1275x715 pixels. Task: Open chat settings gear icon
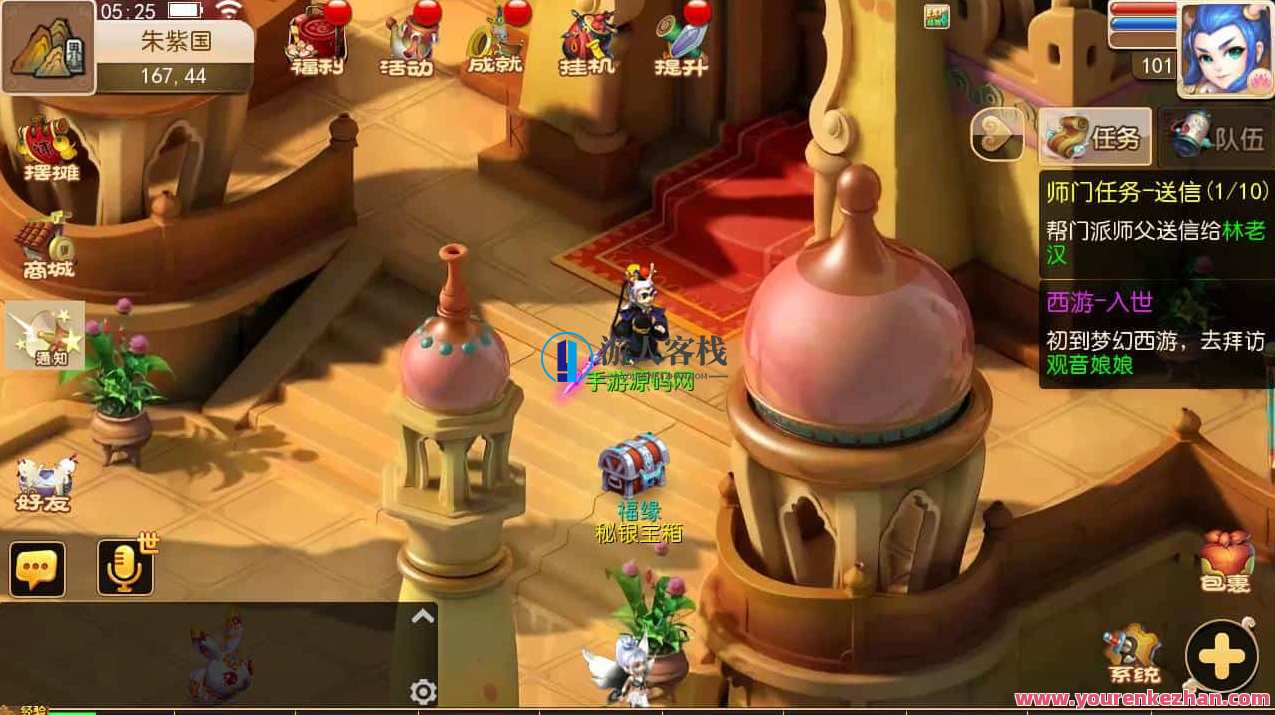tap(423, 691)
